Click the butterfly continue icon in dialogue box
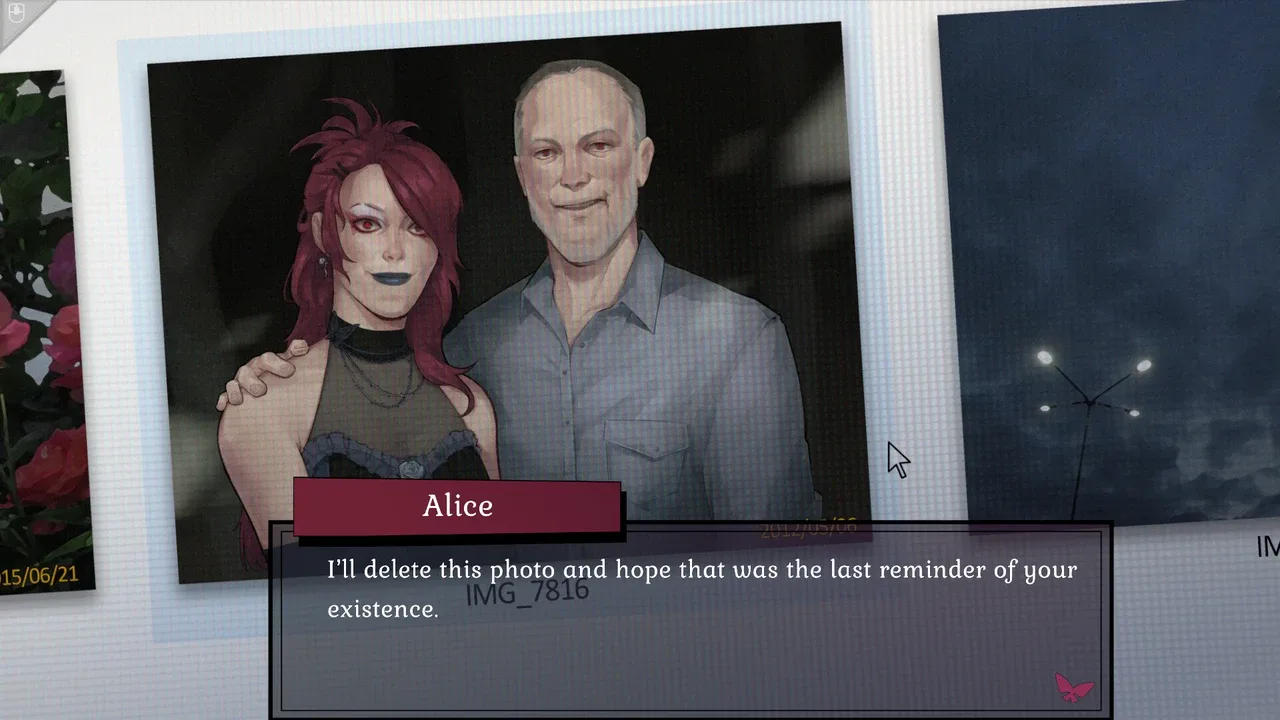The image size is (1280, 720). point(1074,687)
